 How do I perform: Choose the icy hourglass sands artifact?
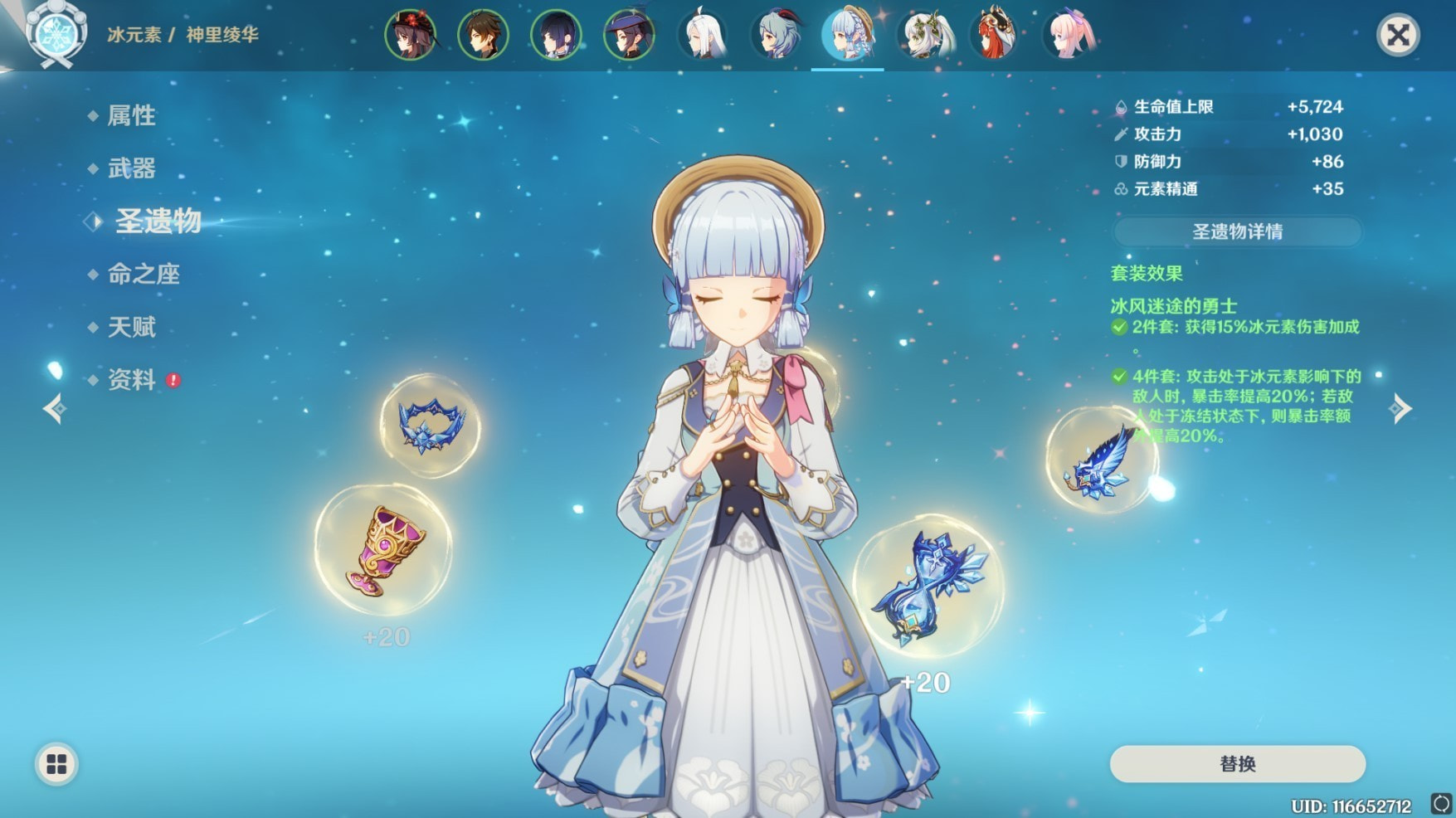point(928,587)
